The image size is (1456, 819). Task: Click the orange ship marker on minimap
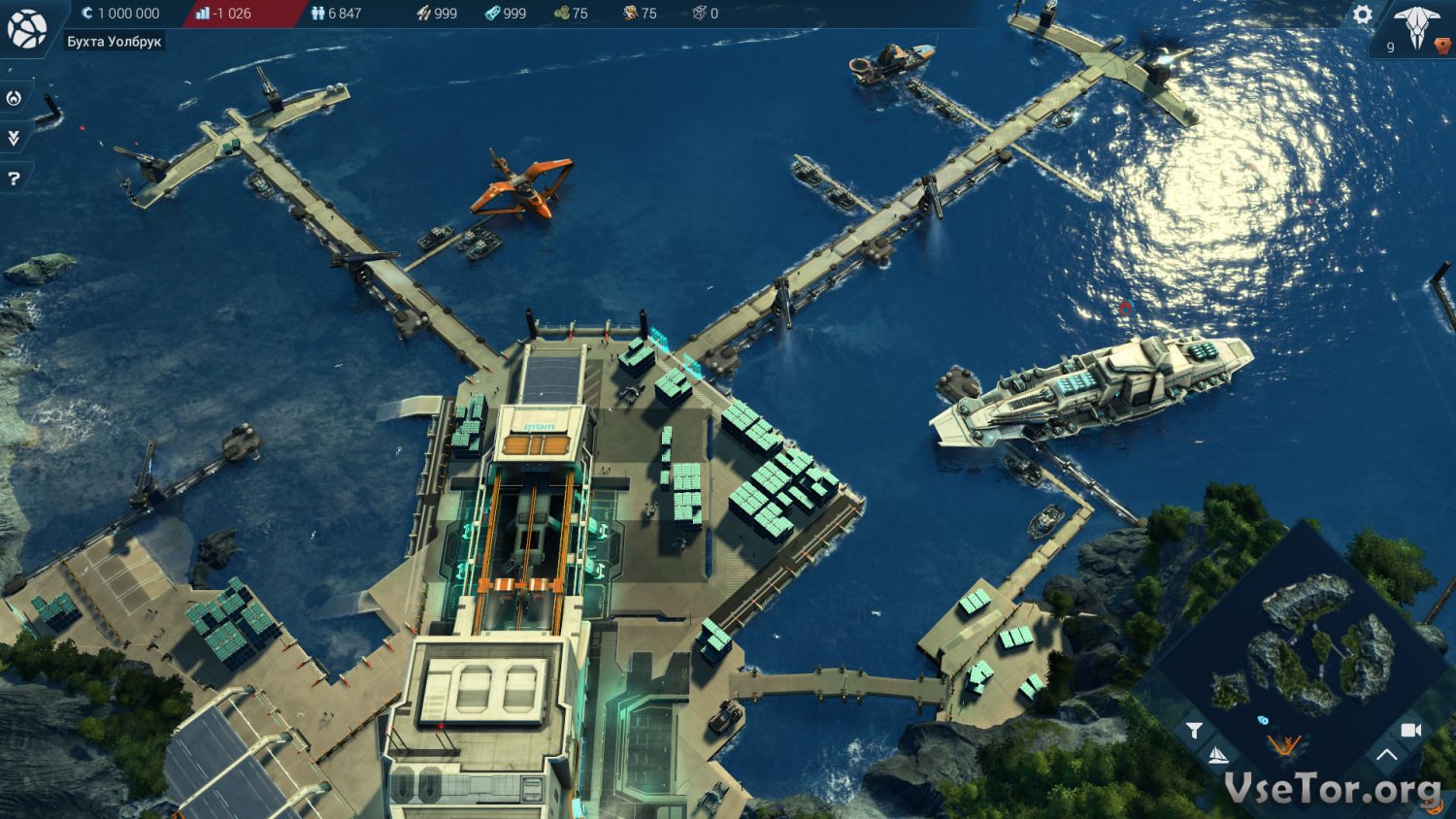click(1285, 744)
